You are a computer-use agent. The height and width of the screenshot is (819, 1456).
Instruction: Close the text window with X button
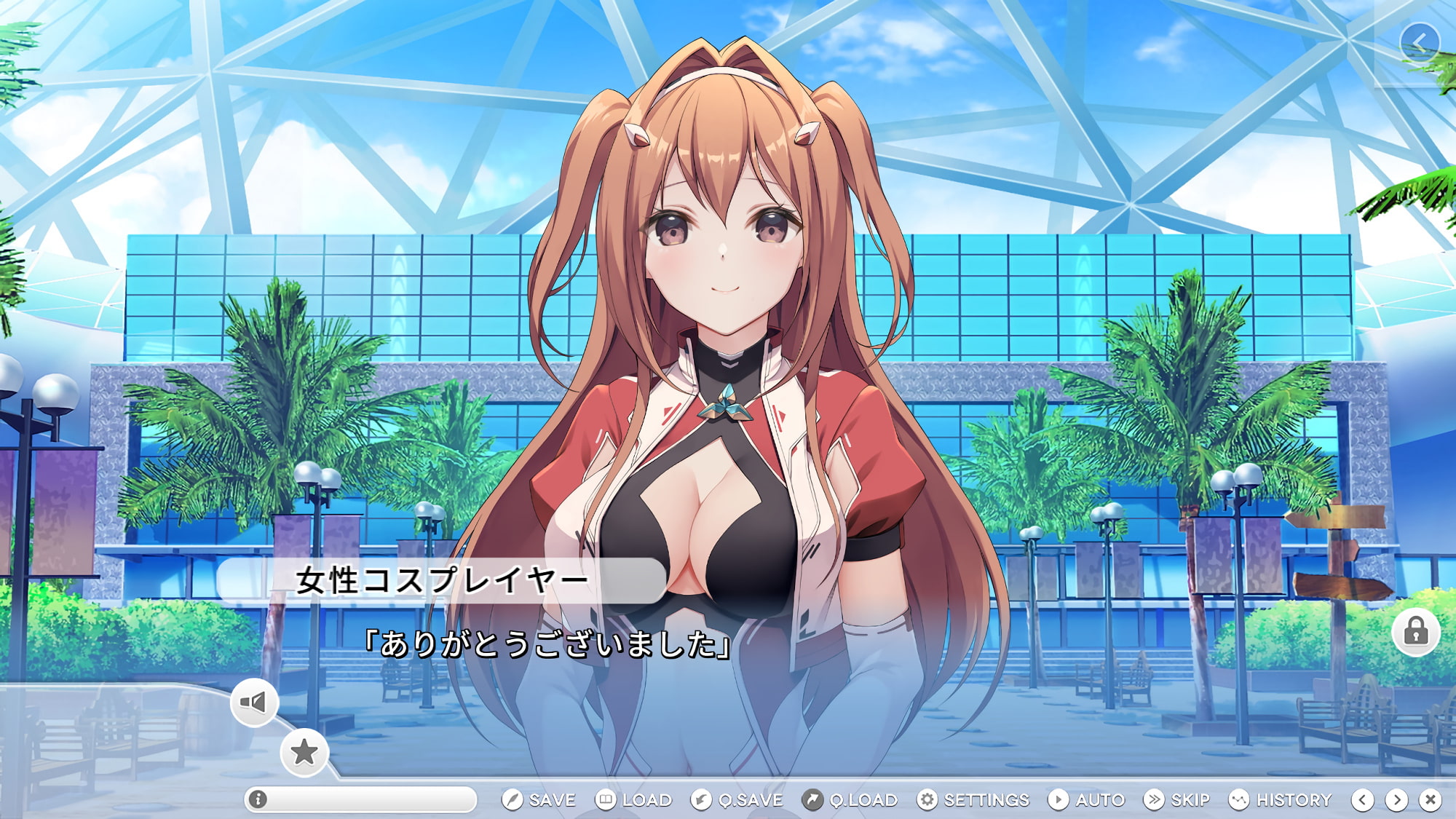pos(1431,800)
